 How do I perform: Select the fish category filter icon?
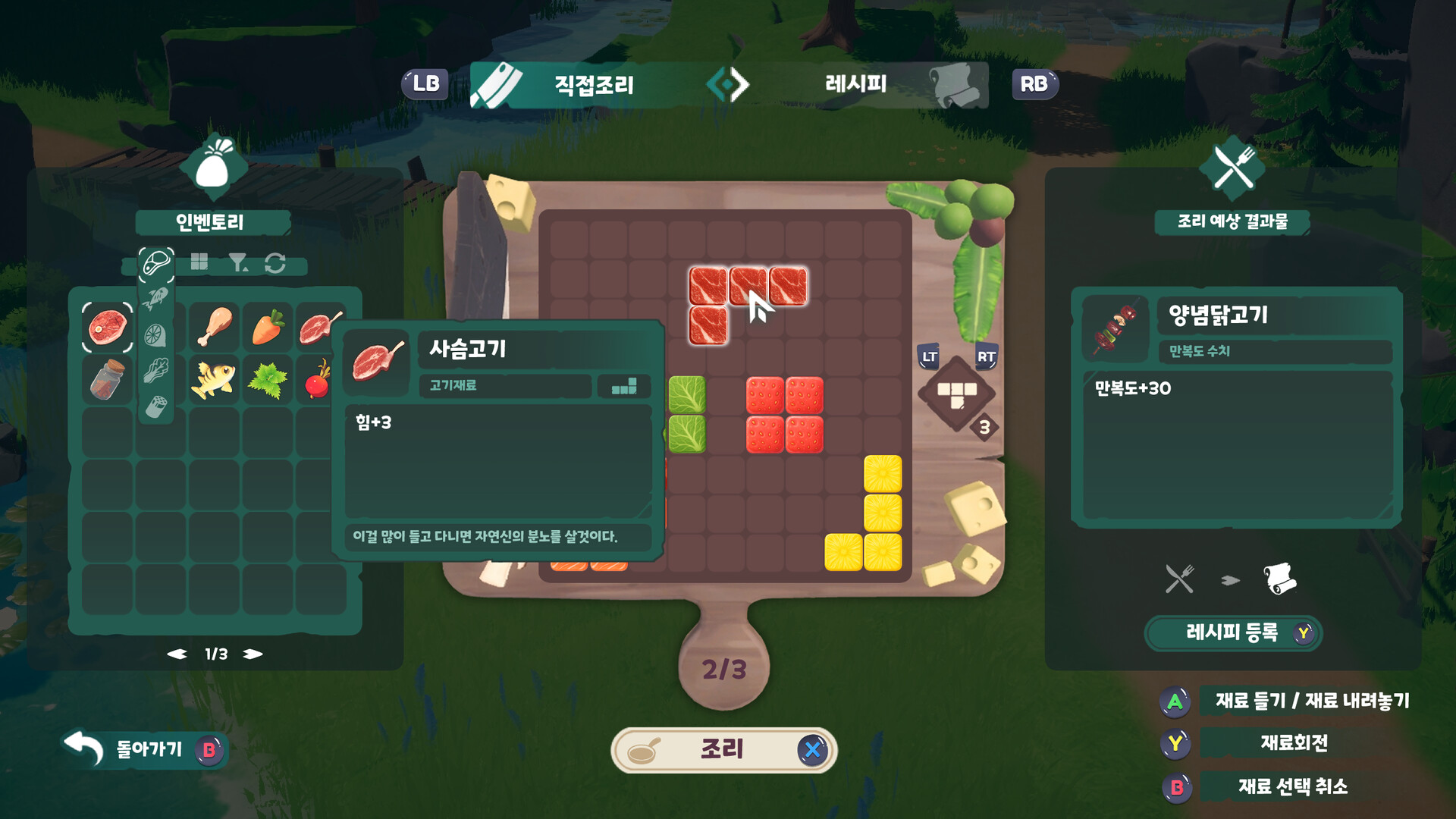point(157,297)
